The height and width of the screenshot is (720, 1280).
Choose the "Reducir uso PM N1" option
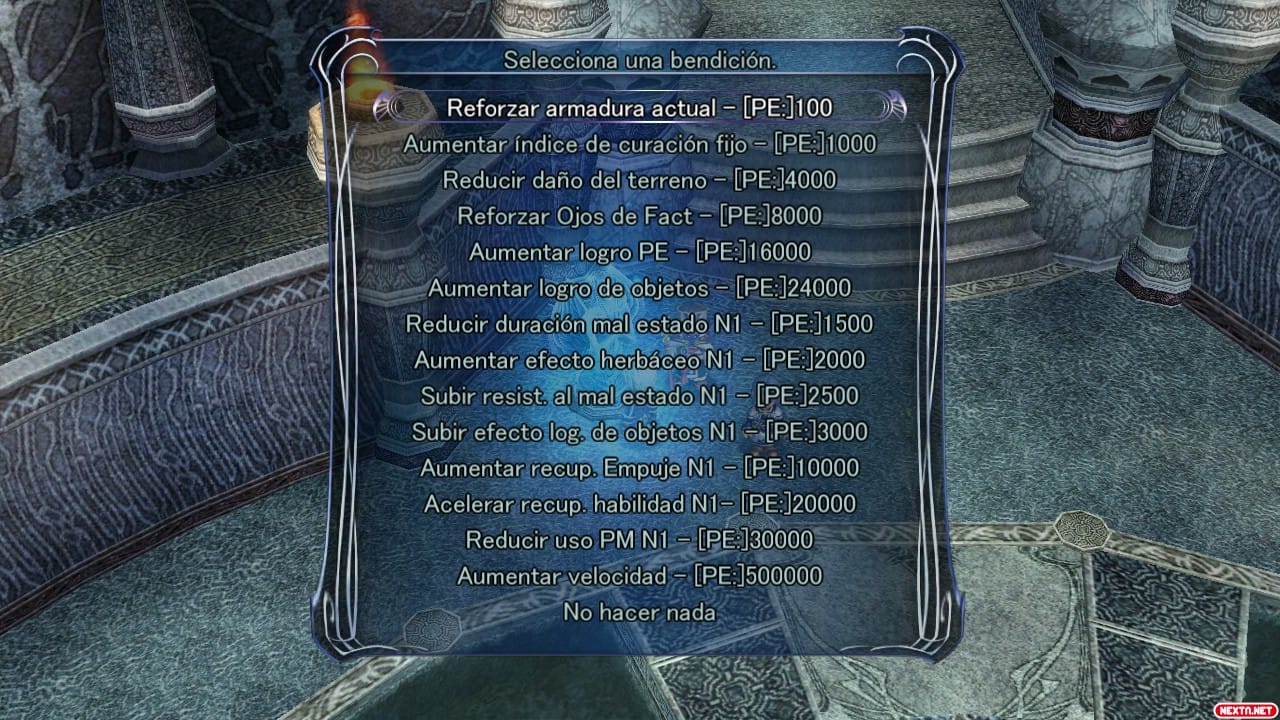coord(640,540)
